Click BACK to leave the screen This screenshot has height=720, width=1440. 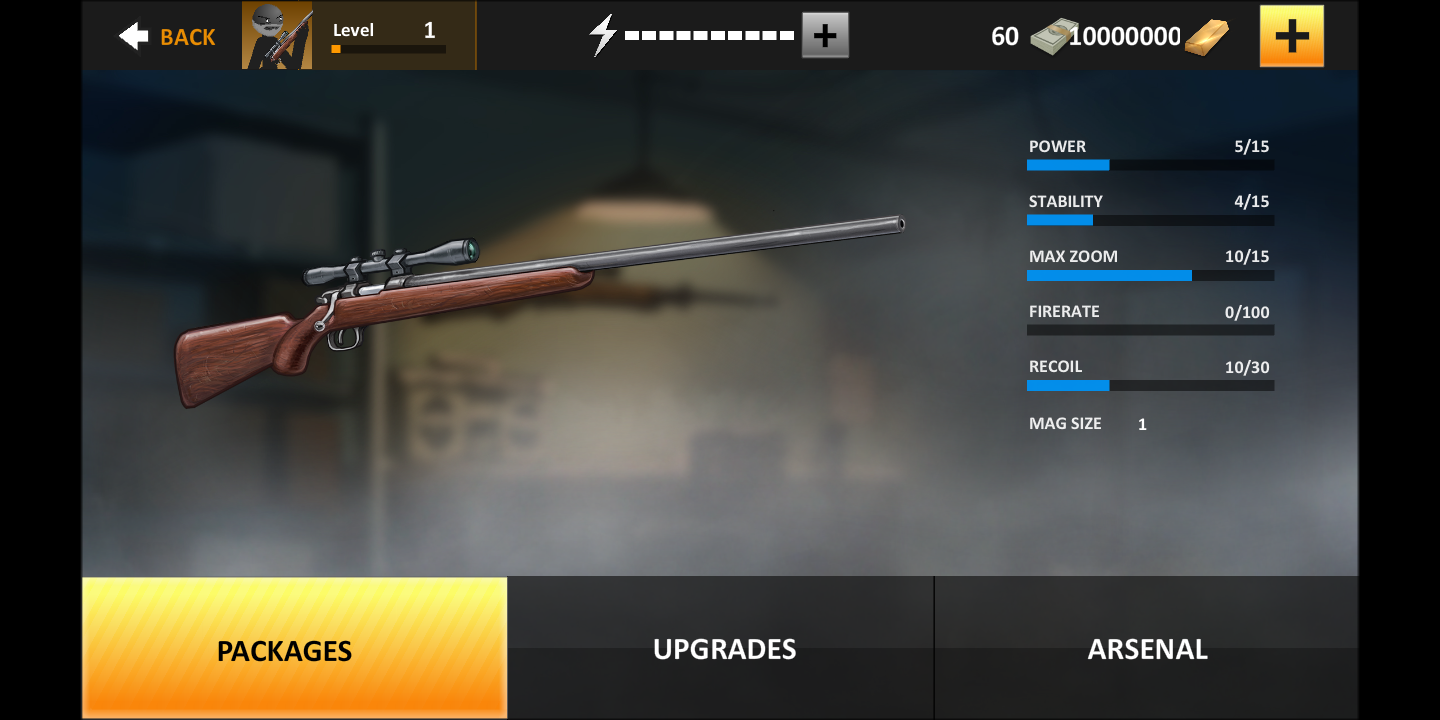click(186, 36)
